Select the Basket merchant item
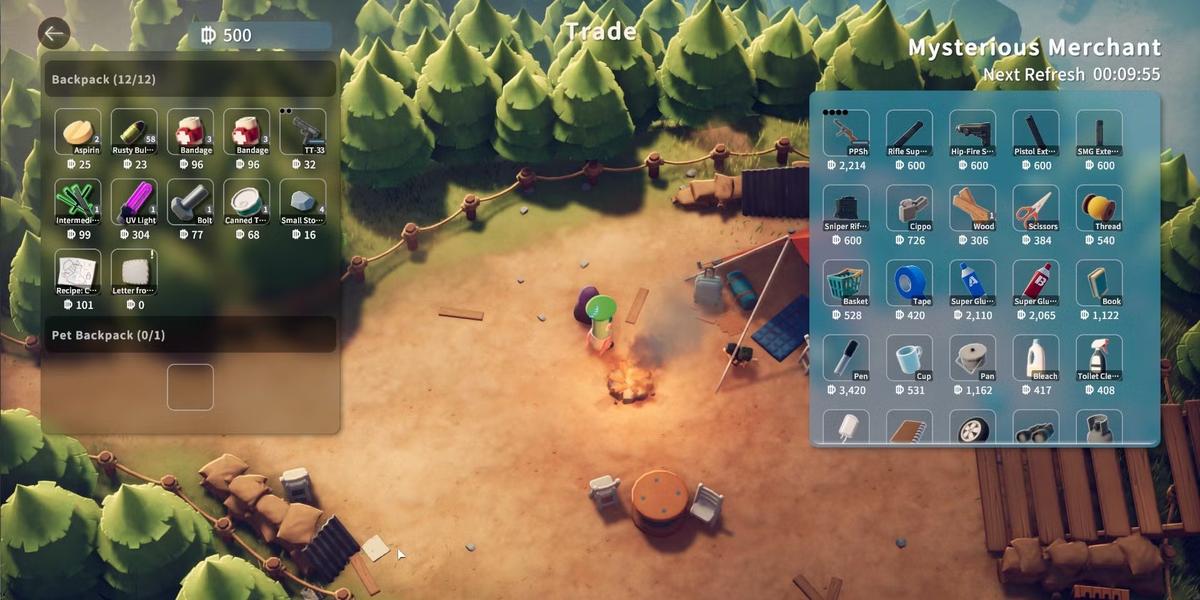The height and width of the screenshot is (600, 1200). 846,283
